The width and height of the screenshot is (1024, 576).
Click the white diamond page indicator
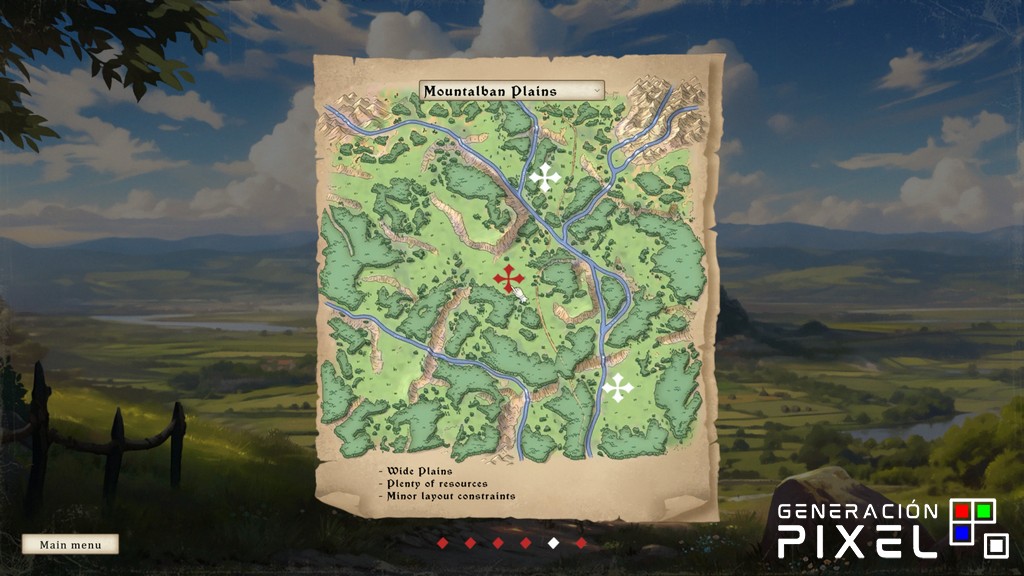[x=553, y=543]
